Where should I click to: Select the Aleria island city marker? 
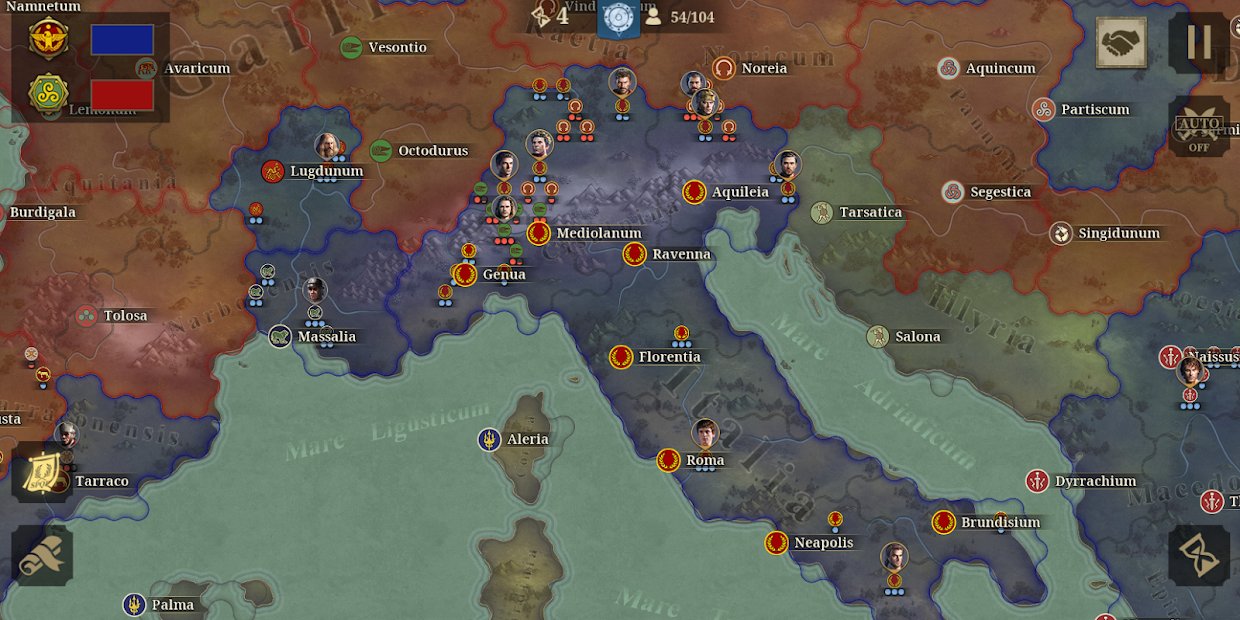click(489, 439)
